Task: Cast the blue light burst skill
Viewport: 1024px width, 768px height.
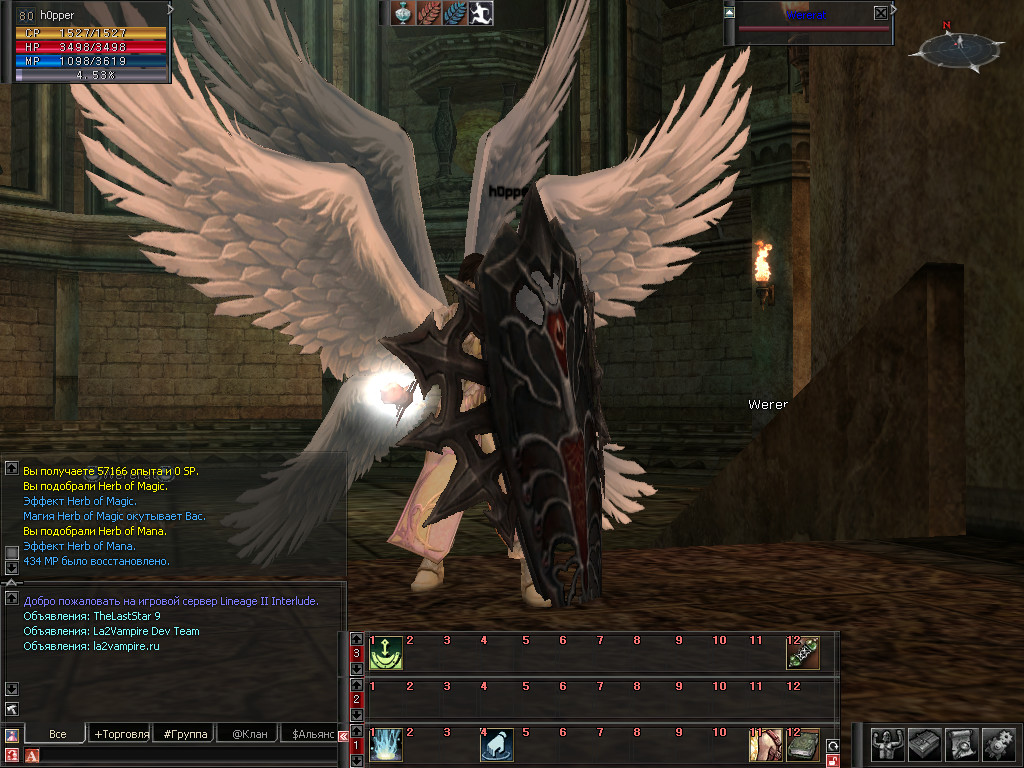Action: [x=386, y=745]
